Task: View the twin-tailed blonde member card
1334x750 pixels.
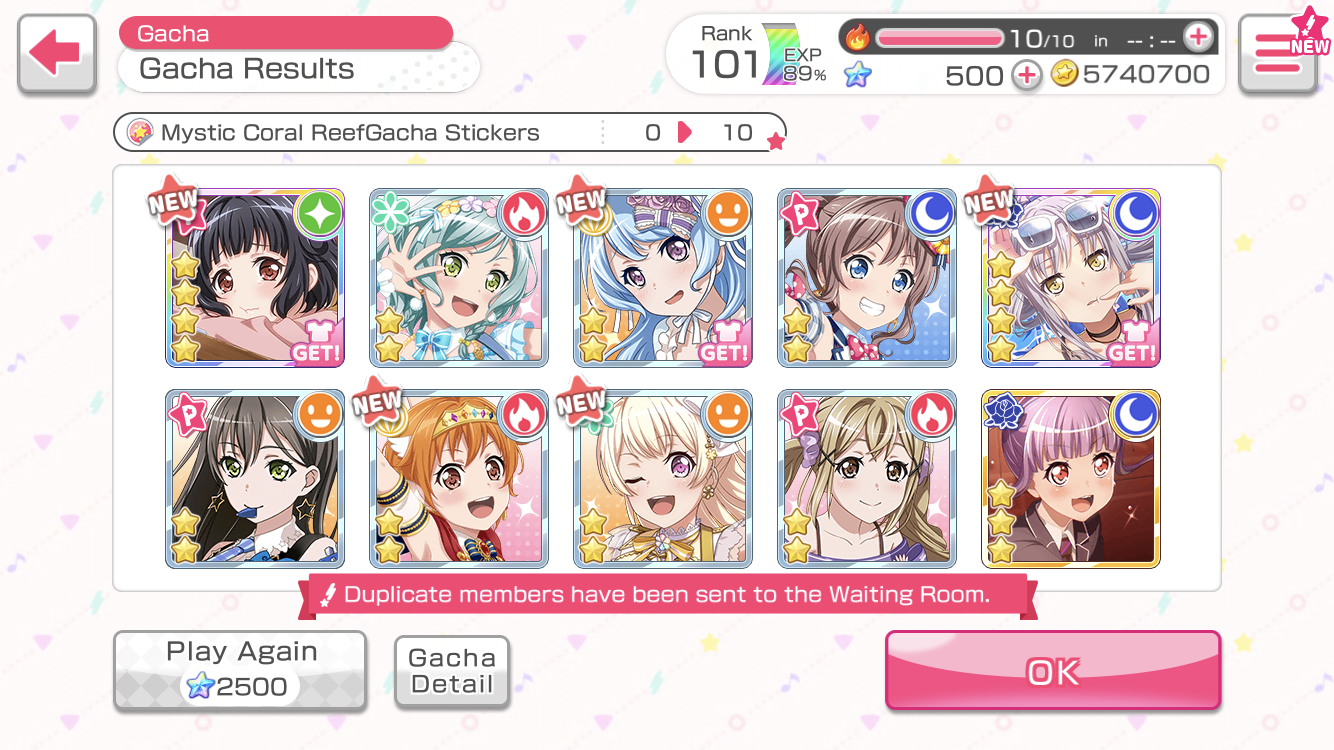Action: [x=867, y=479]
